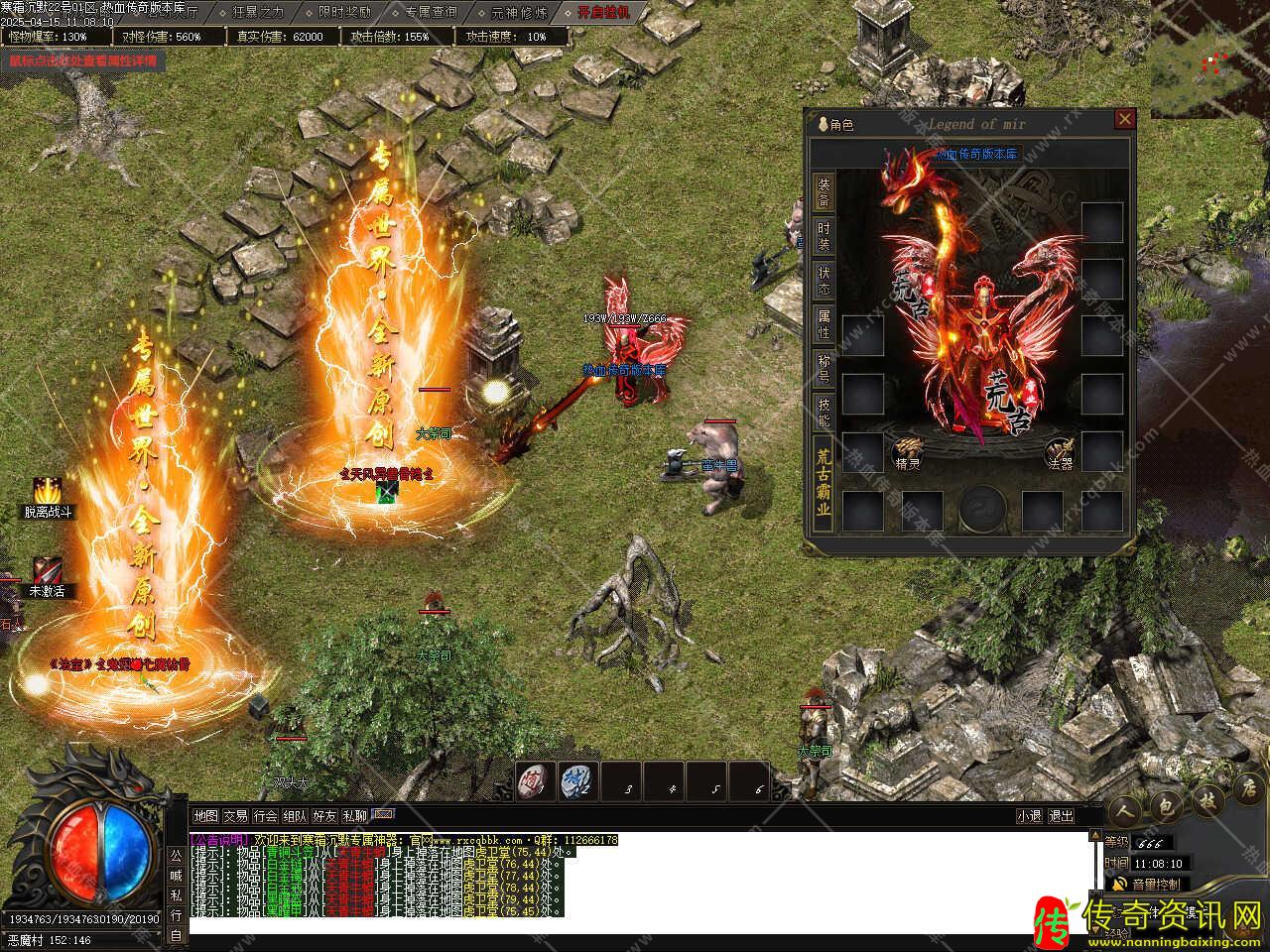
Task: Click the 法器 artifact icon
Action: click(x=1060, y=452)
